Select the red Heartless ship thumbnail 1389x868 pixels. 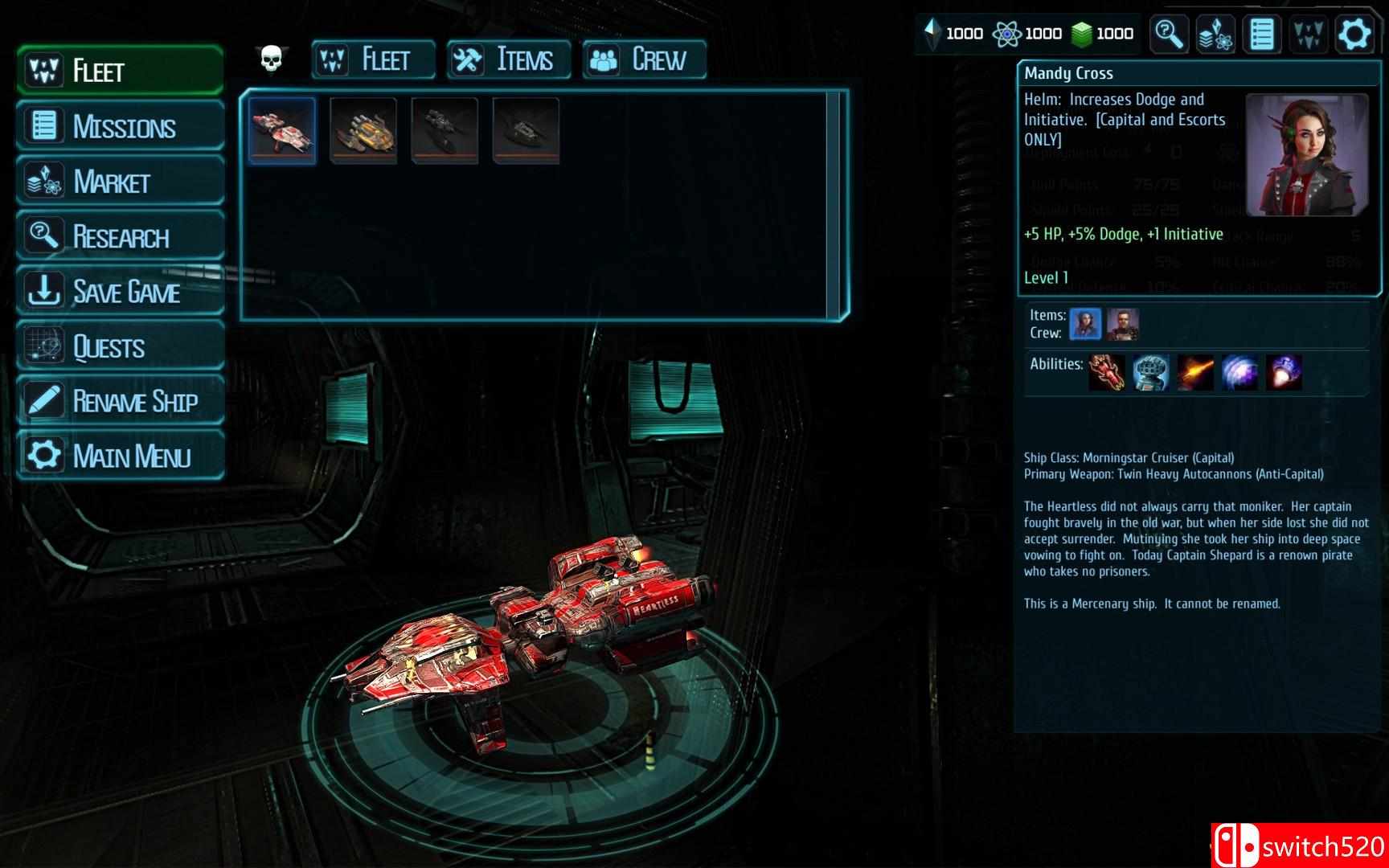[x=282, y=130]
